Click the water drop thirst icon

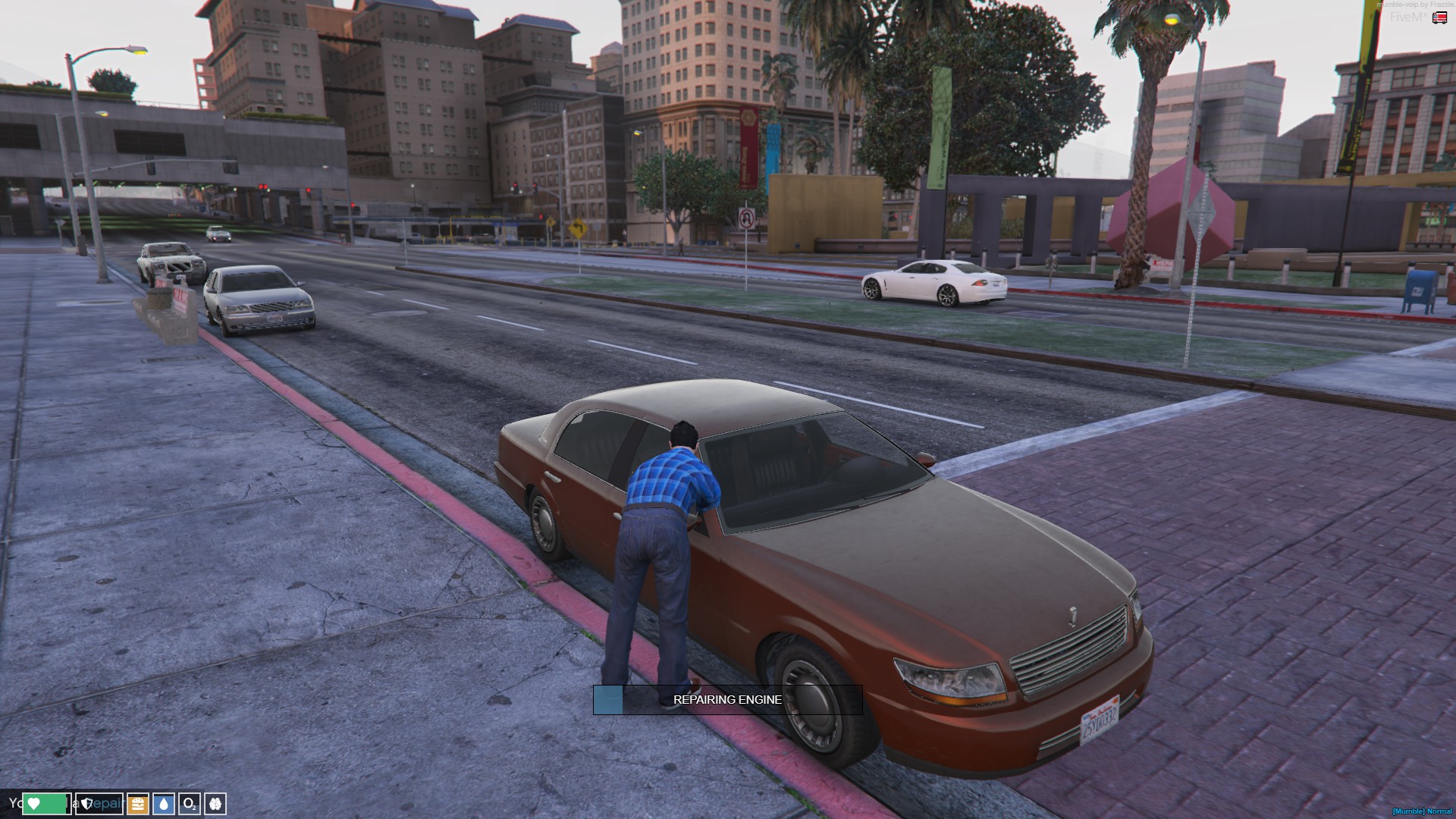pos(163,803)
